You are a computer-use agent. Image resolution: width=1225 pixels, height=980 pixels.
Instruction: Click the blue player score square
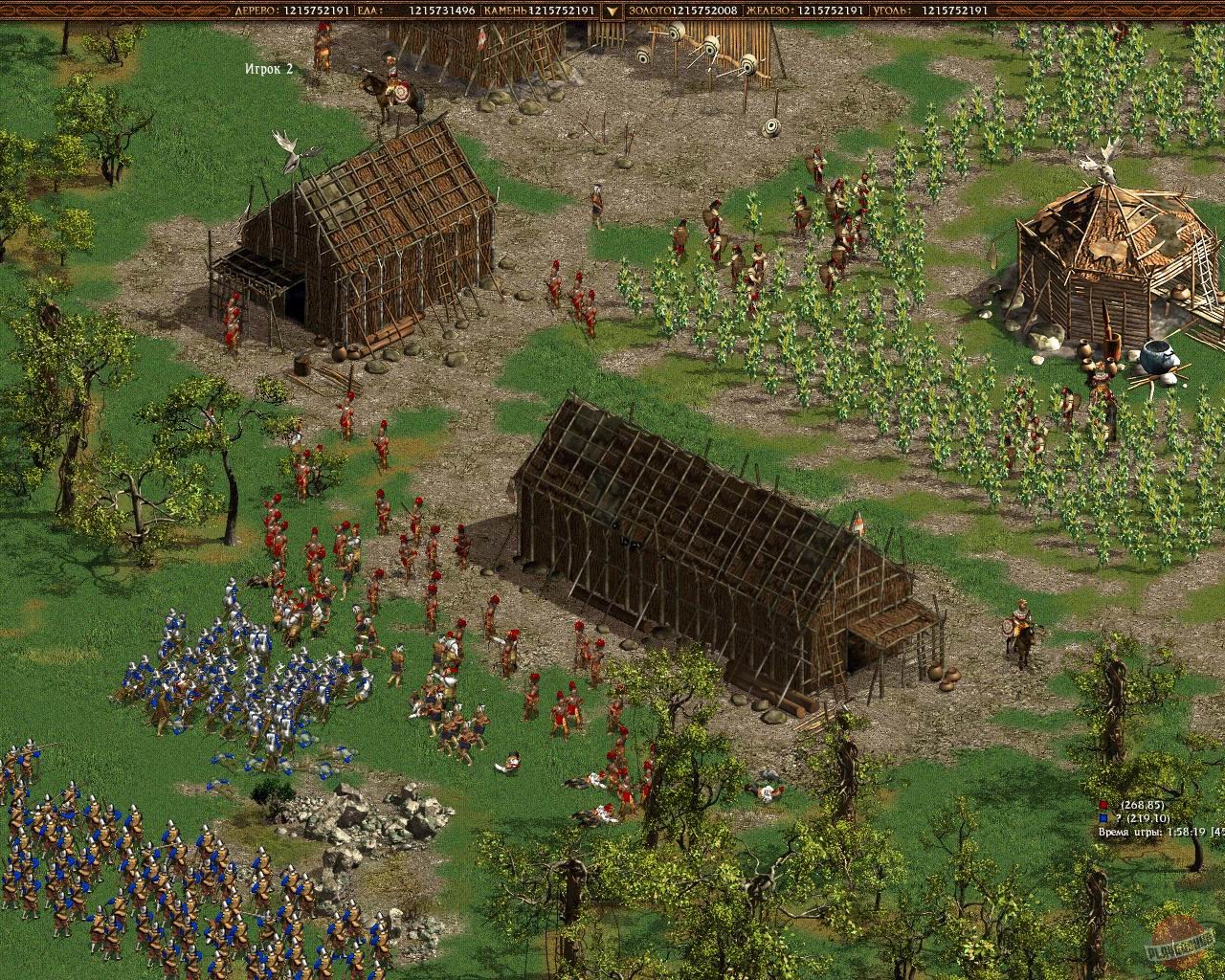1102,820
